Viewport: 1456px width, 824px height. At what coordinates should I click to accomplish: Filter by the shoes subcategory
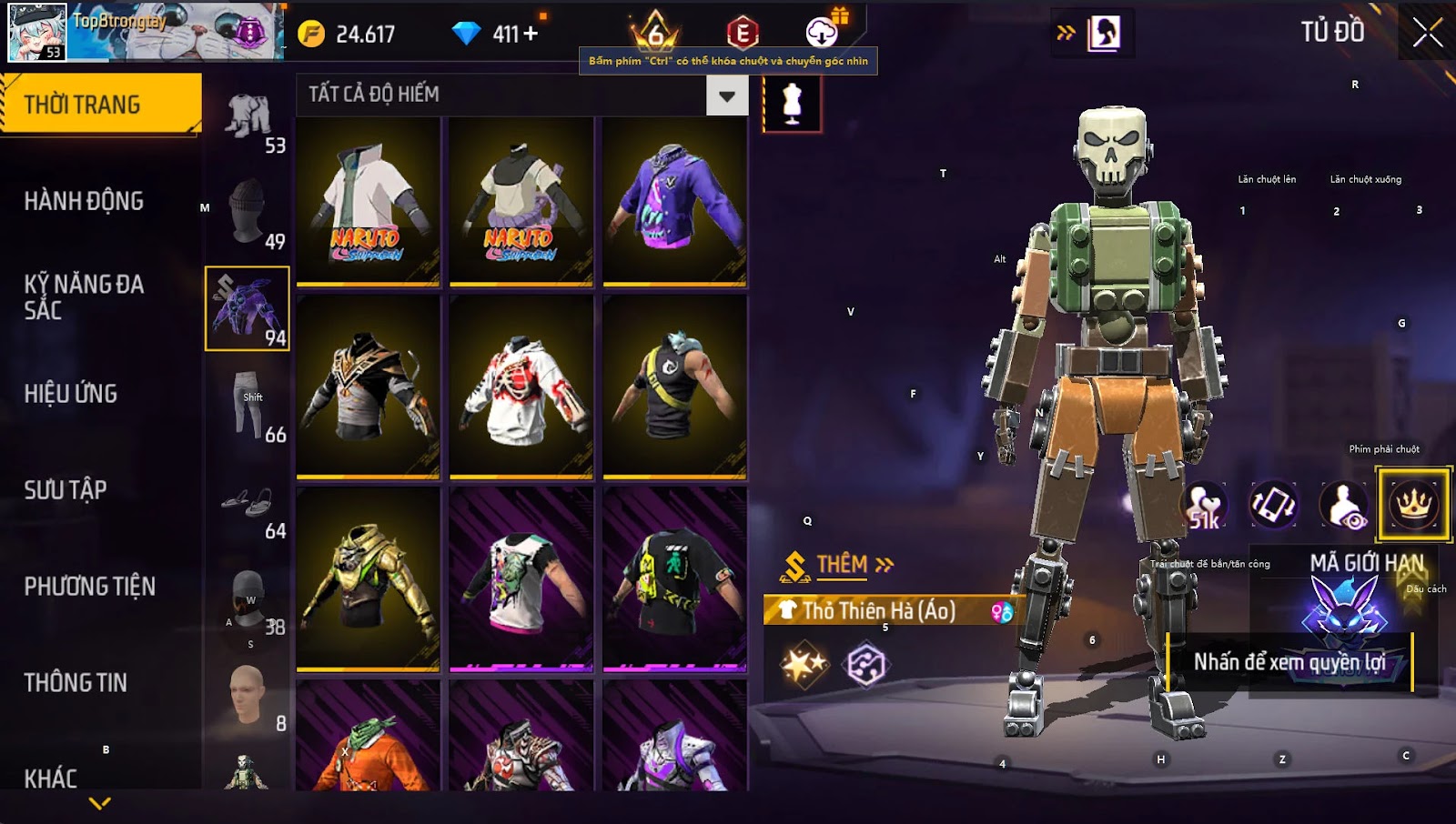click(x=248, y=503)
